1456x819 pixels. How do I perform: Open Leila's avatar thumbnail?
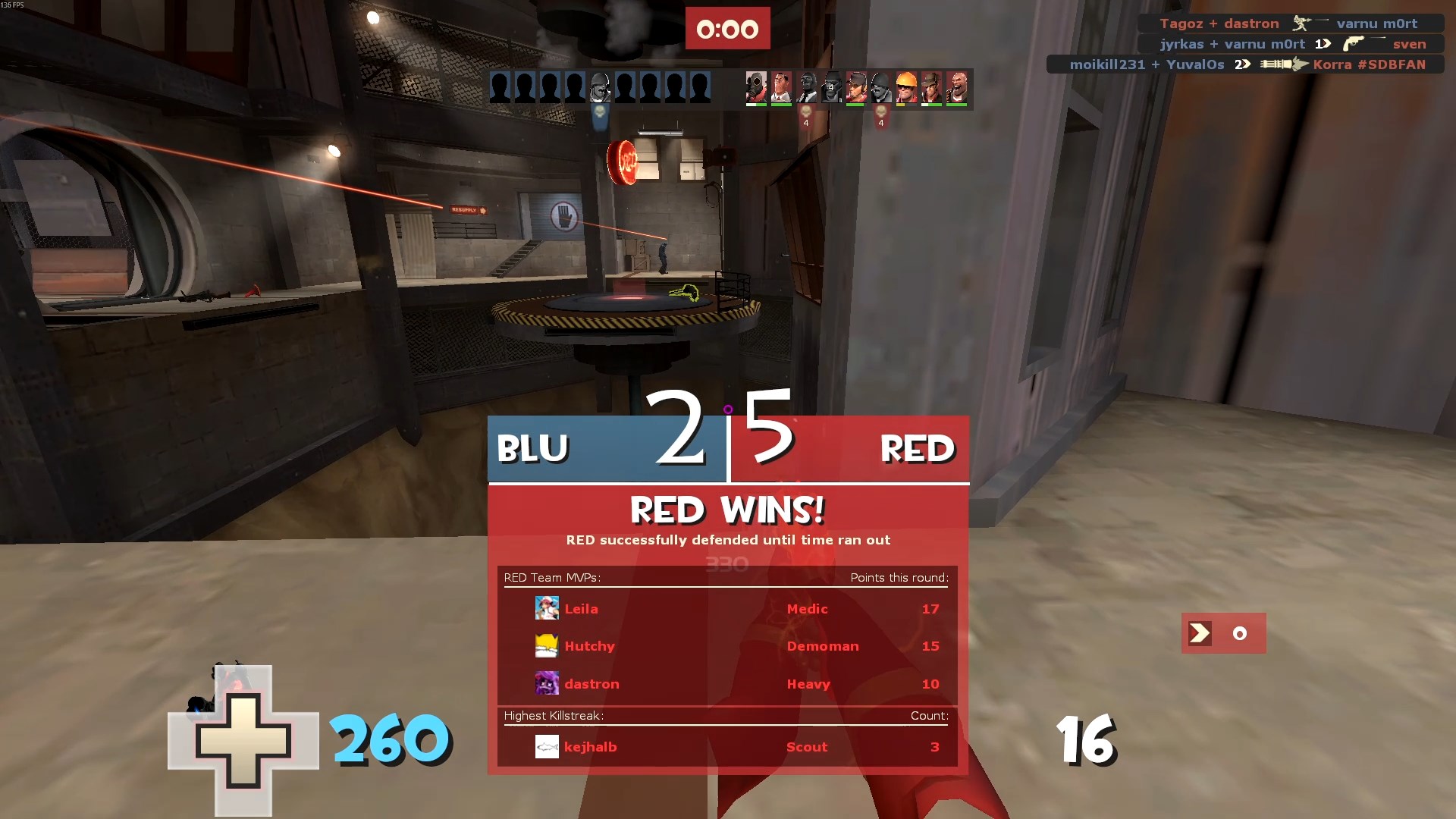tap(547, 609)
